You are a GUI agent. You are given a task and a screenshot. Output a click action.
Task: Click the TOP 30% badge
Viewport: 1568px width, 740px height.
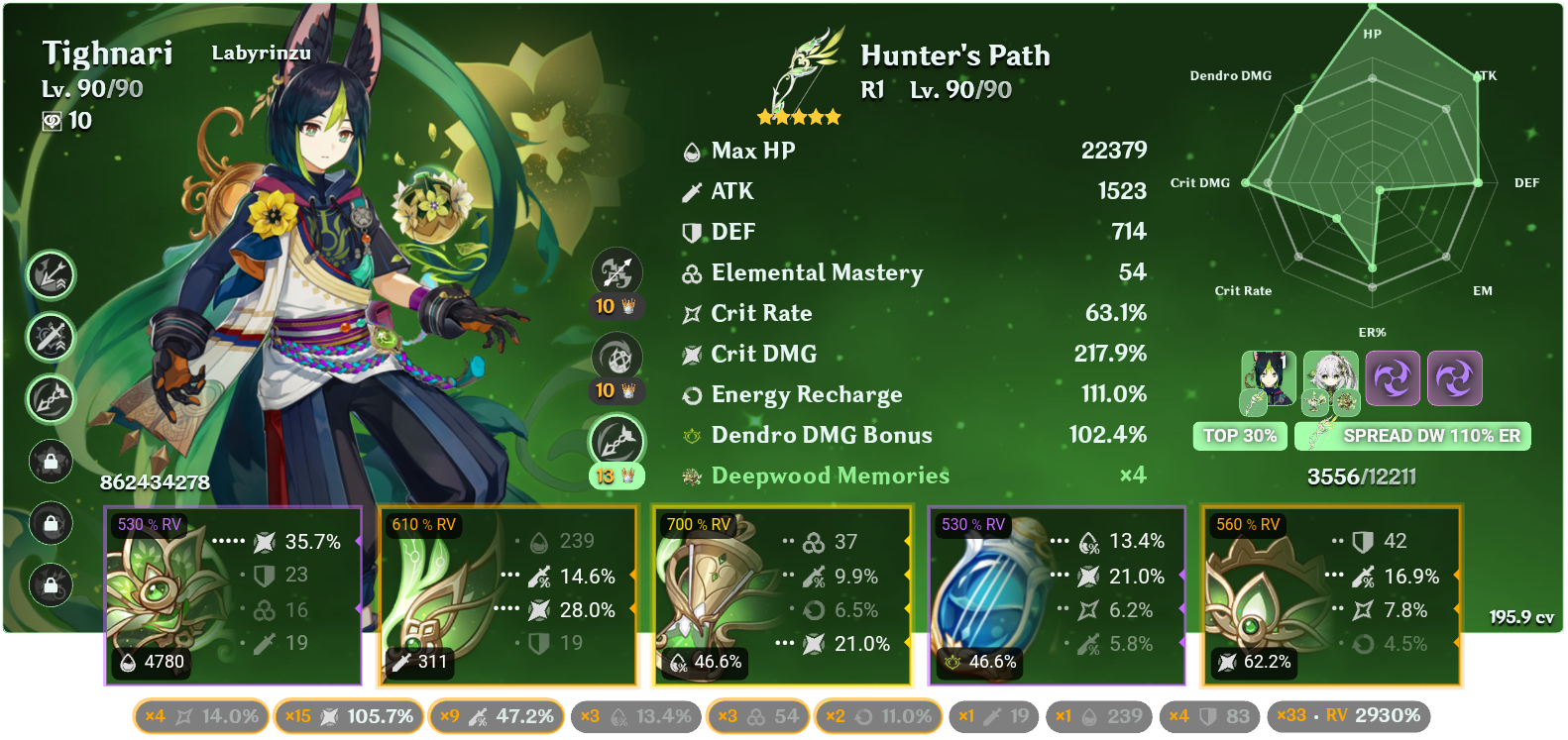pyautogui.click(x=1240, y=435)
